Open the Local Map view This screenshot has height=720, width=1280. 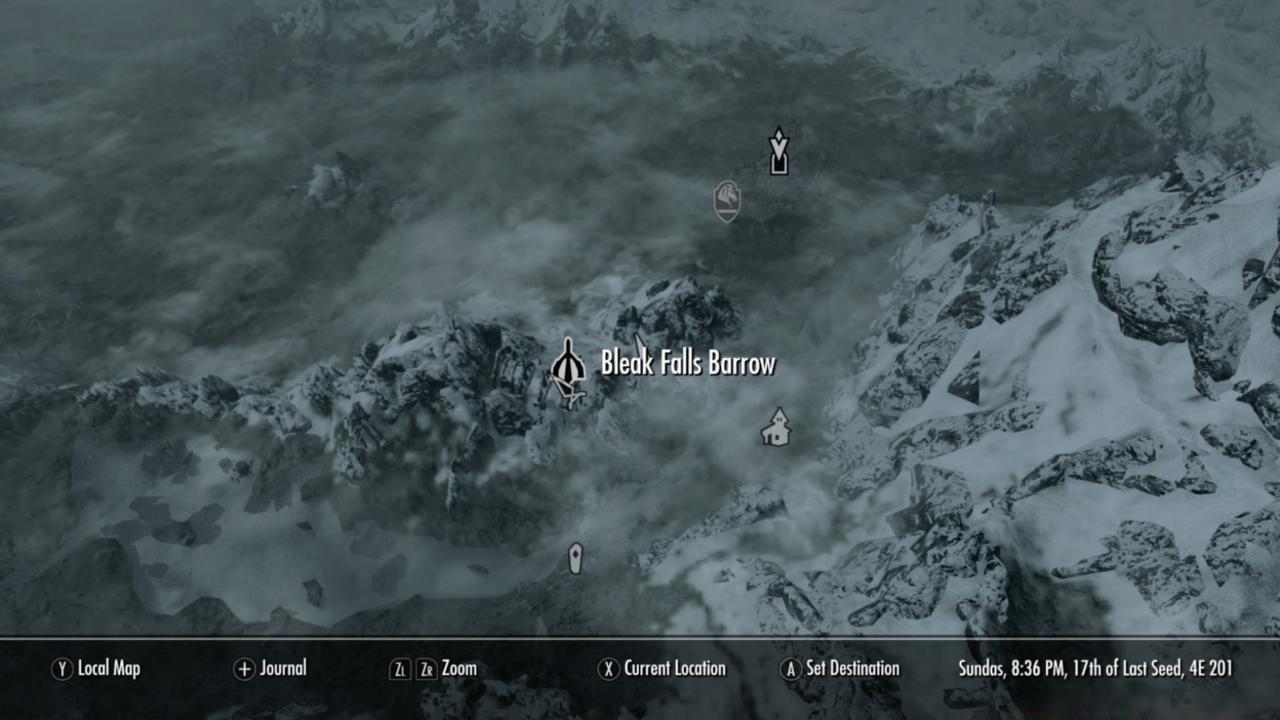pos(97,669)
